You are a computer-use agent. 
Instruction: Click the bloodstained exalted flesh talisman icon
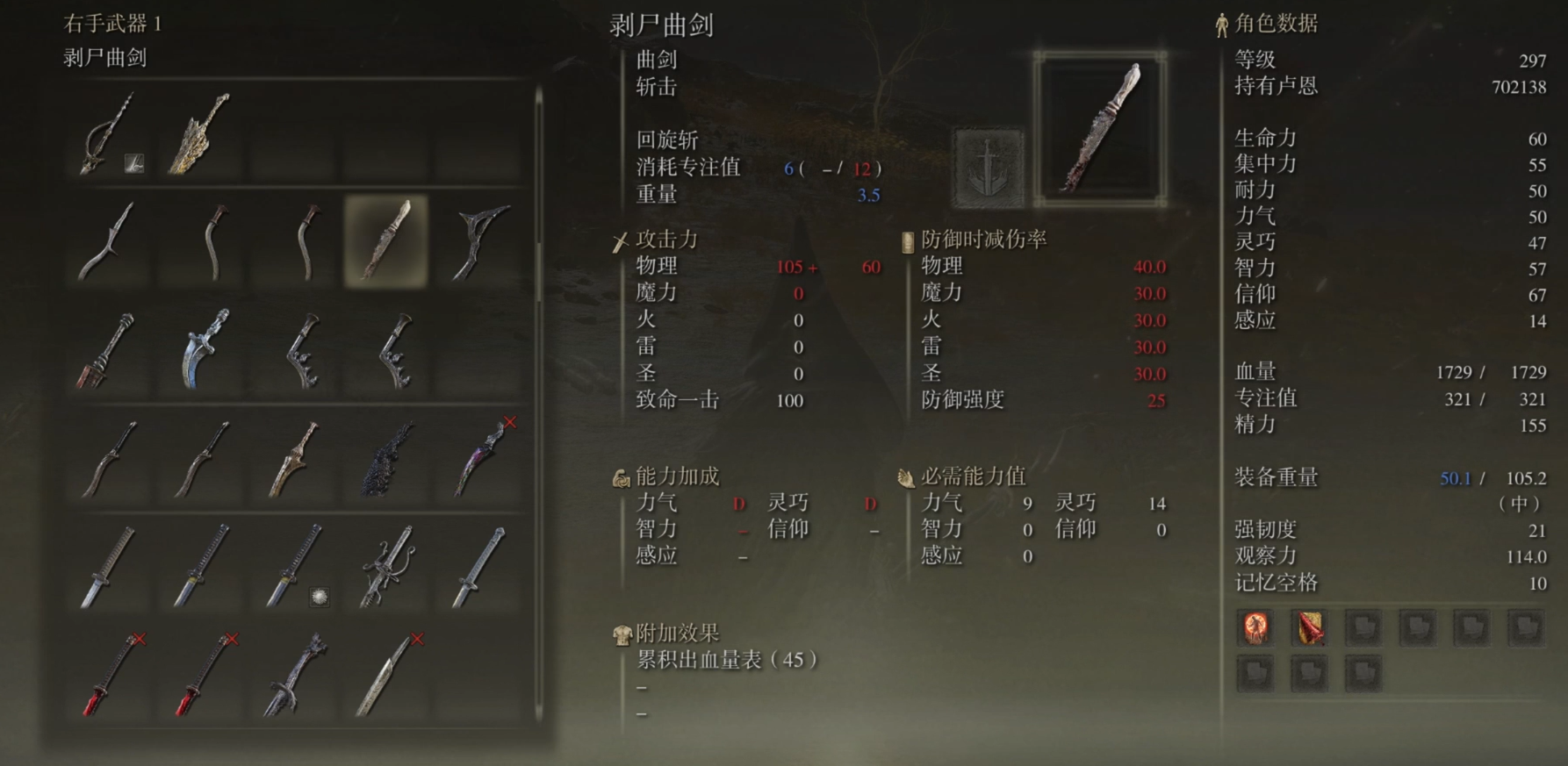click(1308, 628)
